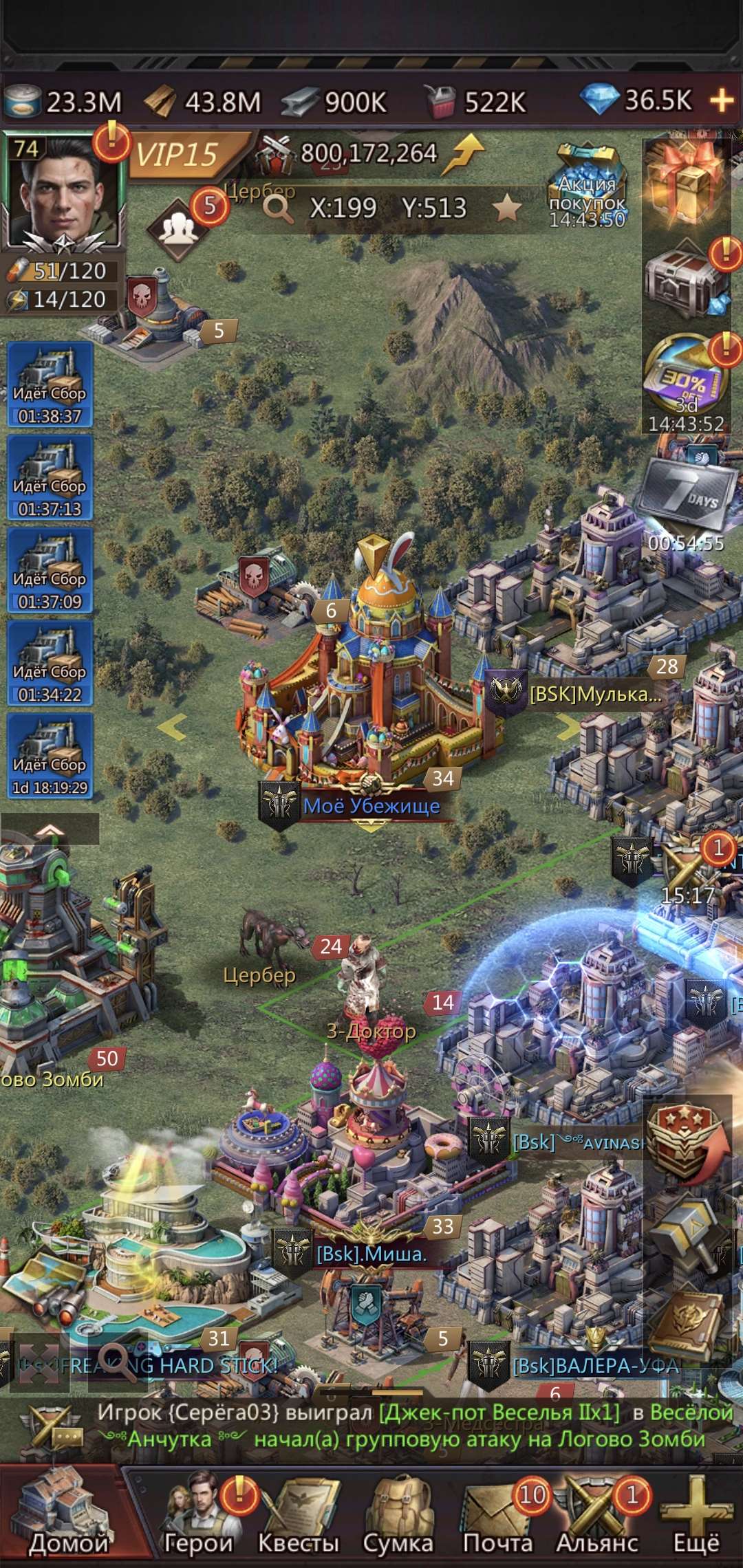Screen dimensions: 743x1568
Task: Select the gathering march with 1d 18:19:29 timer
Action: 50,756
